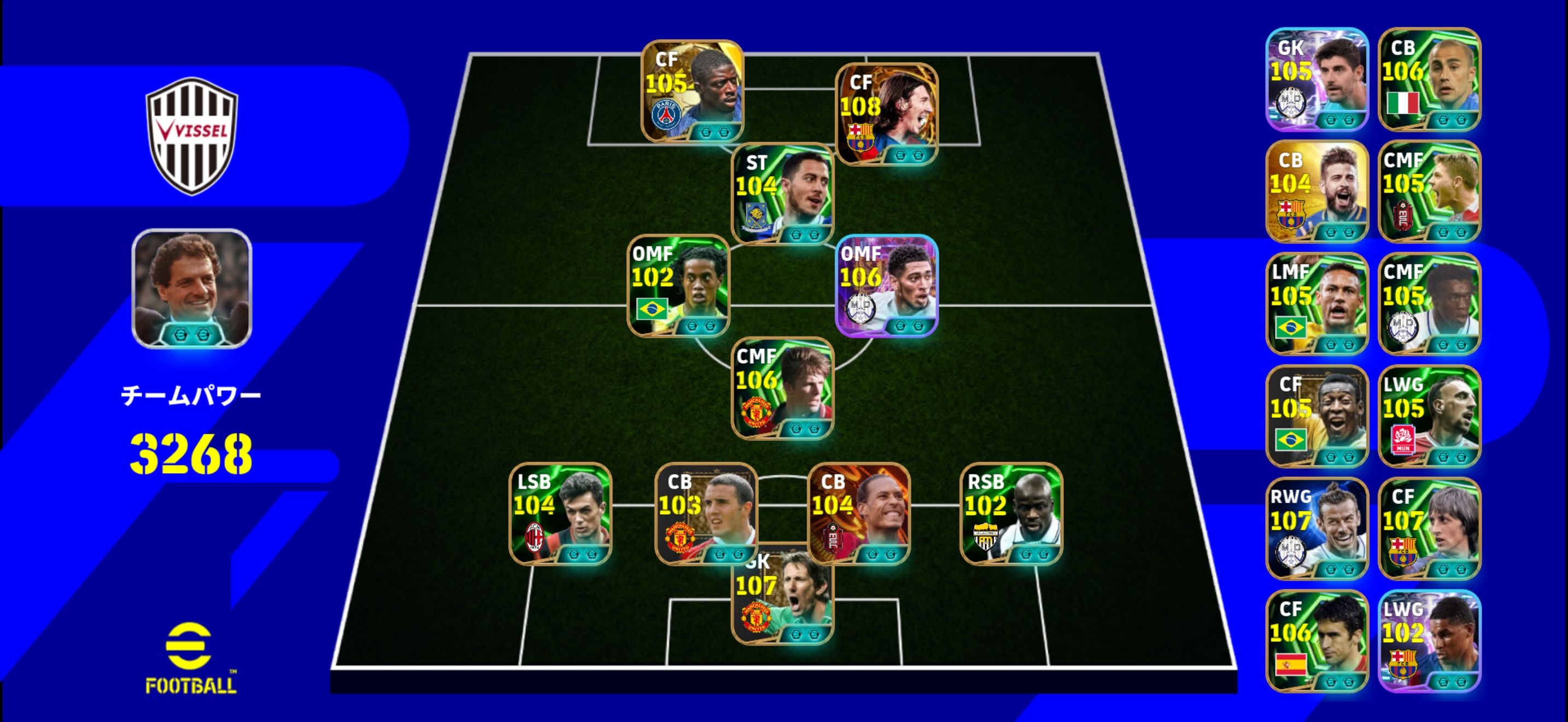The width and height of the screenshot is (1568, 722).
Task: Choose the substitute CB 106 Italy card
Action: point(1429,79)
